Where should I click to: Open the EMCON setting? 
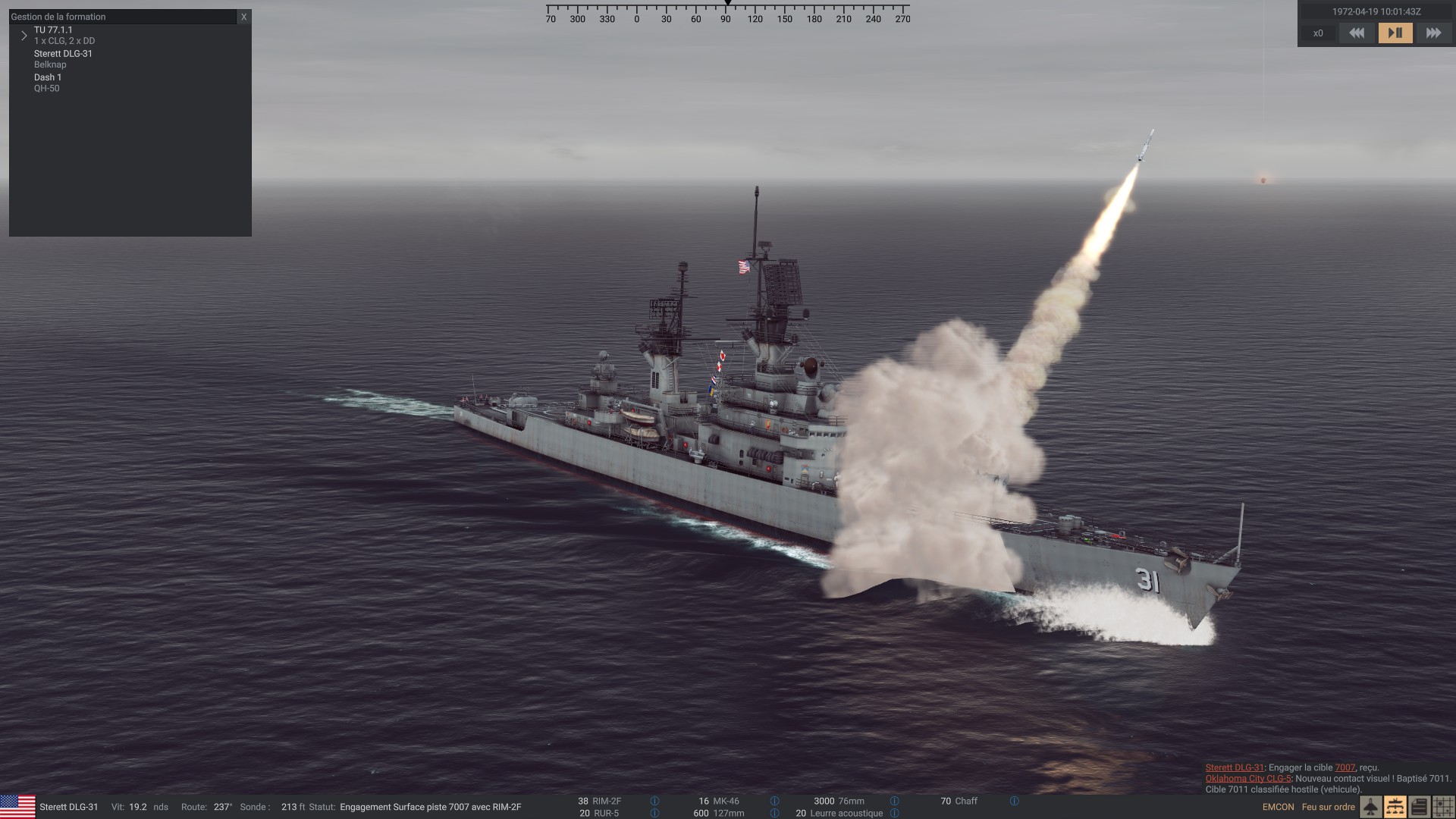[x=1278, y=807]
